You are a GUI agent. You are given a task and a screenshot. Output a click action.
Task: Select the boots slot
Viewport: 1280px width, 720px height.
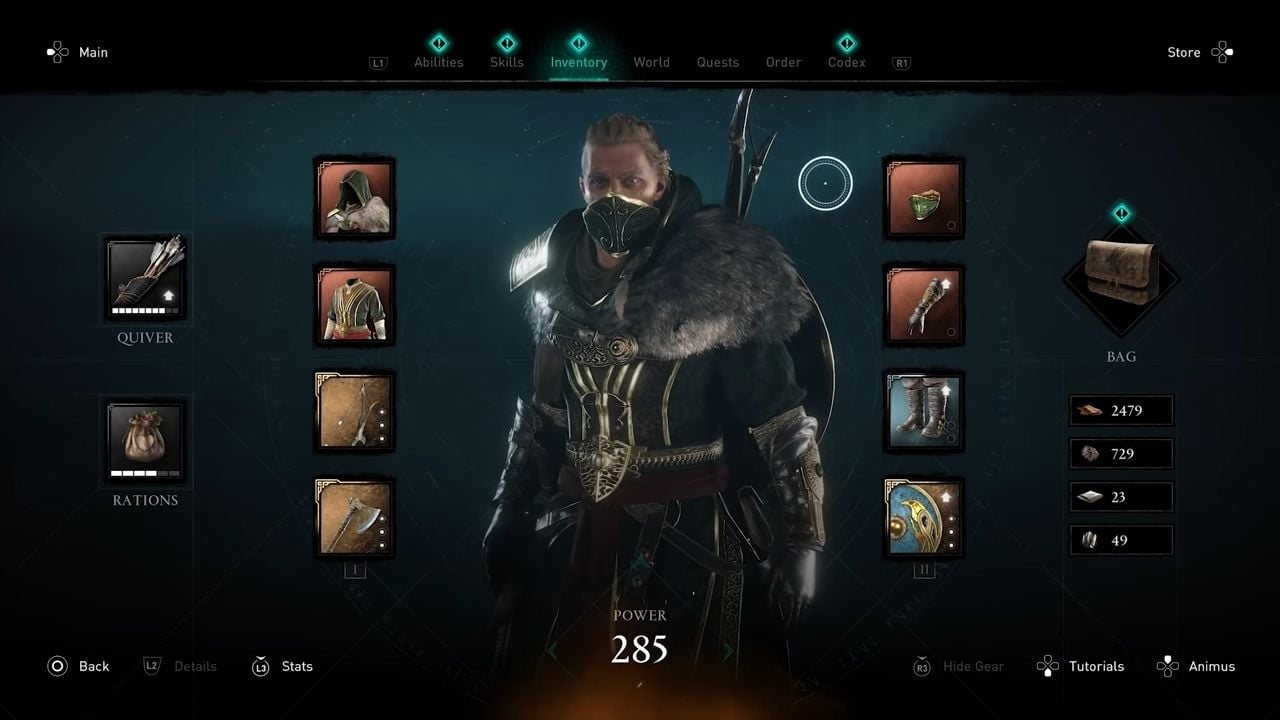pos(924,411)
